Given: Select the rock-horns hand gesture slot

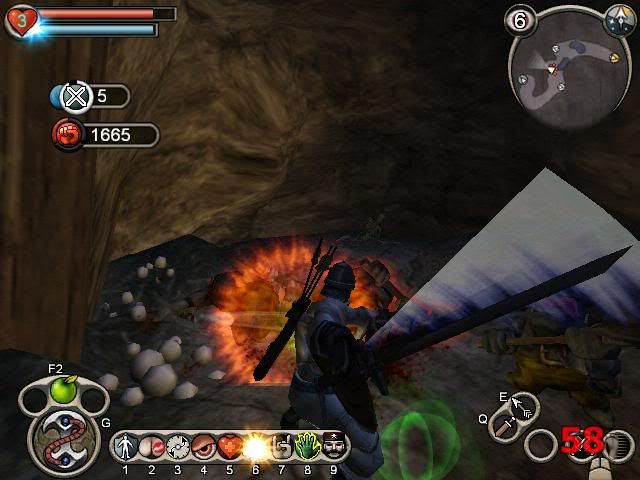Looking at the screenshot, I should 281,445.
